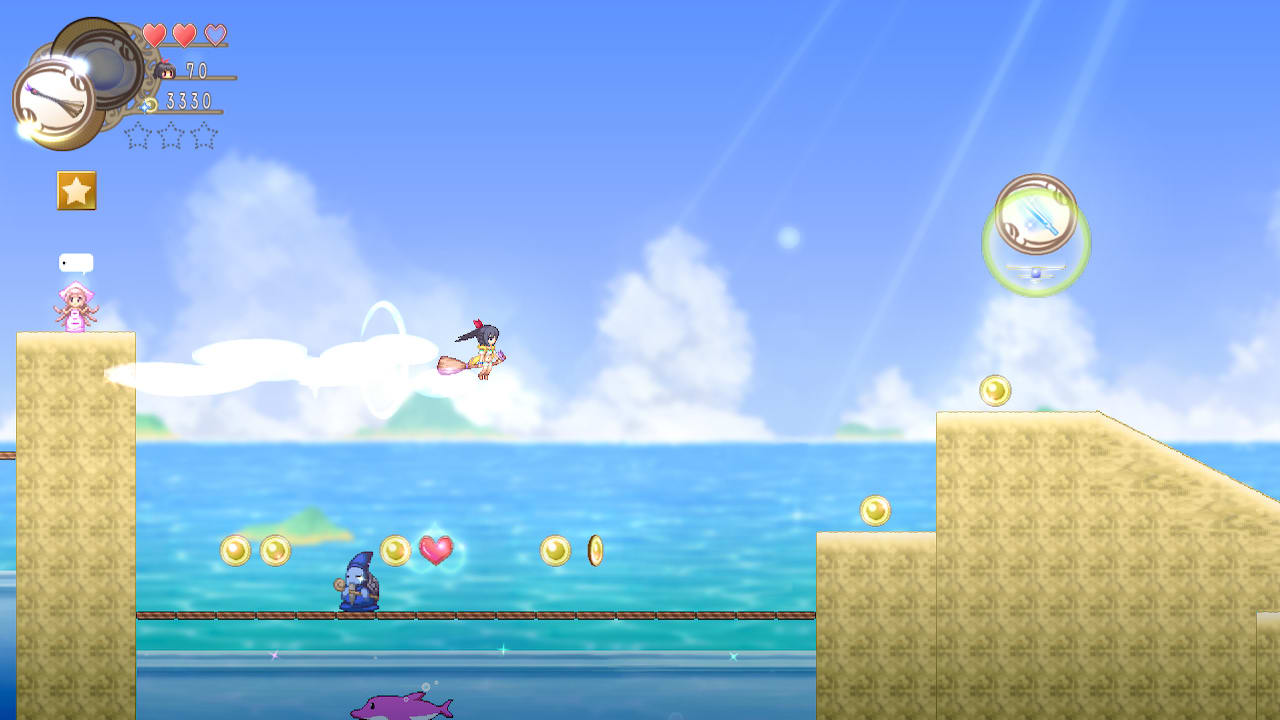Toggle the first empty star rating slot
The image size is (1280, 720).
(137, 137)
